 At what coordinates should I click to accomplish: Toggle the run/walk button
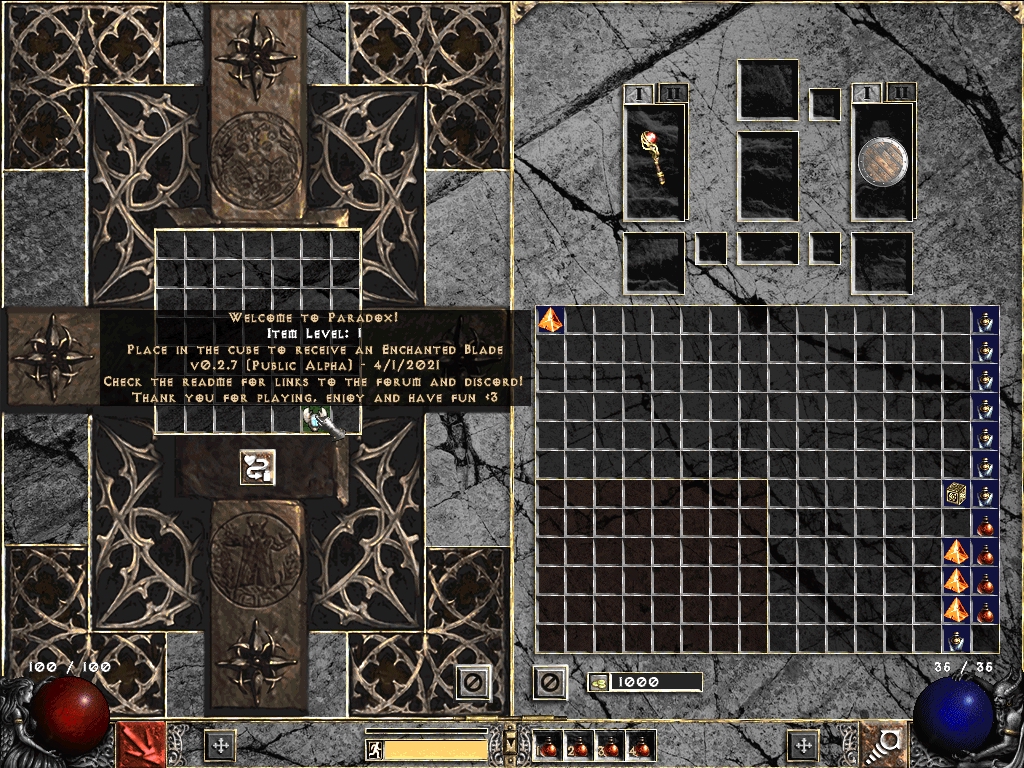click(x=373, y=749)
